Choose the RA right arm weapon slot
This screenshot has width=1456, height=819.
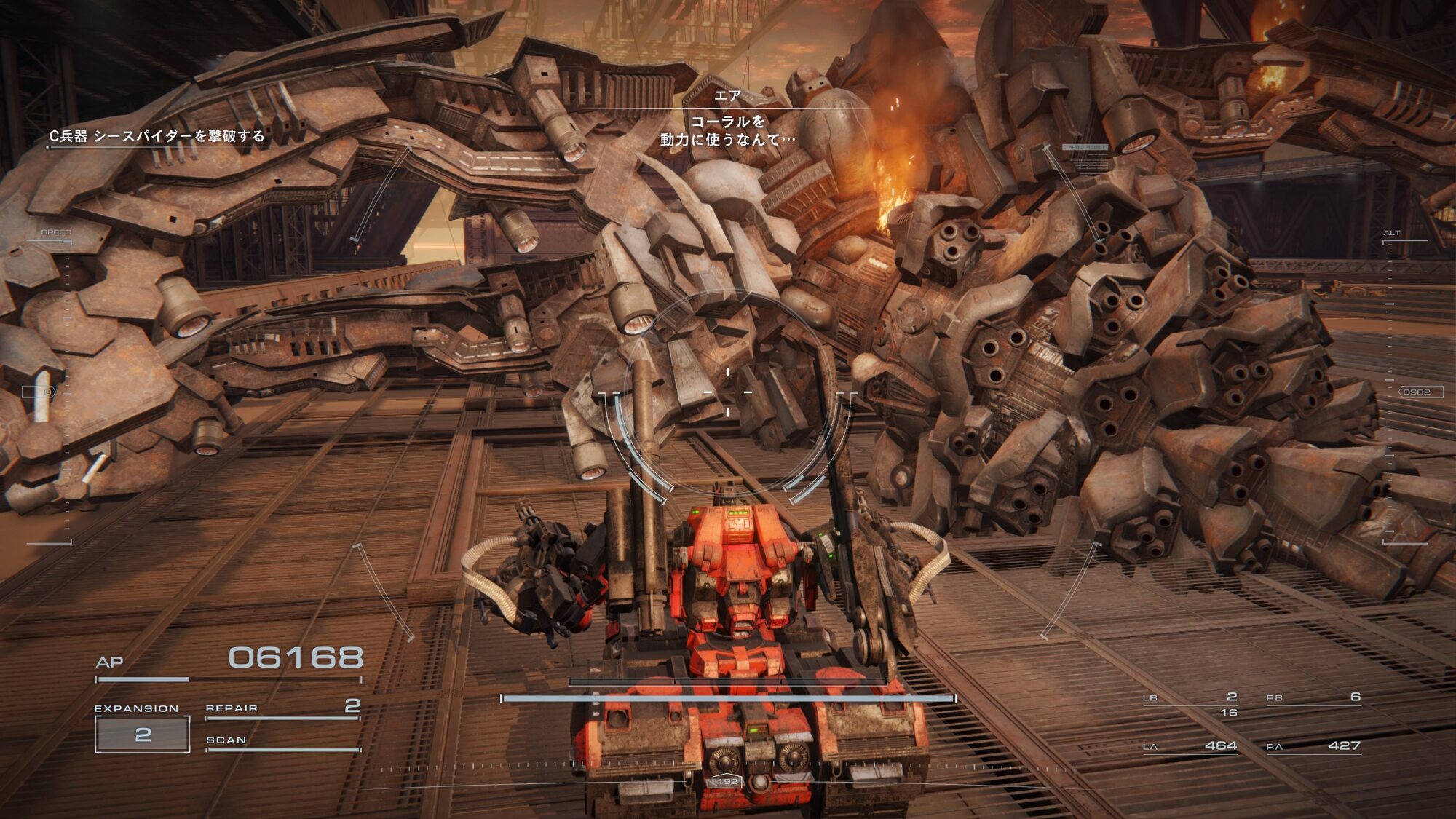coord(1313,746)
